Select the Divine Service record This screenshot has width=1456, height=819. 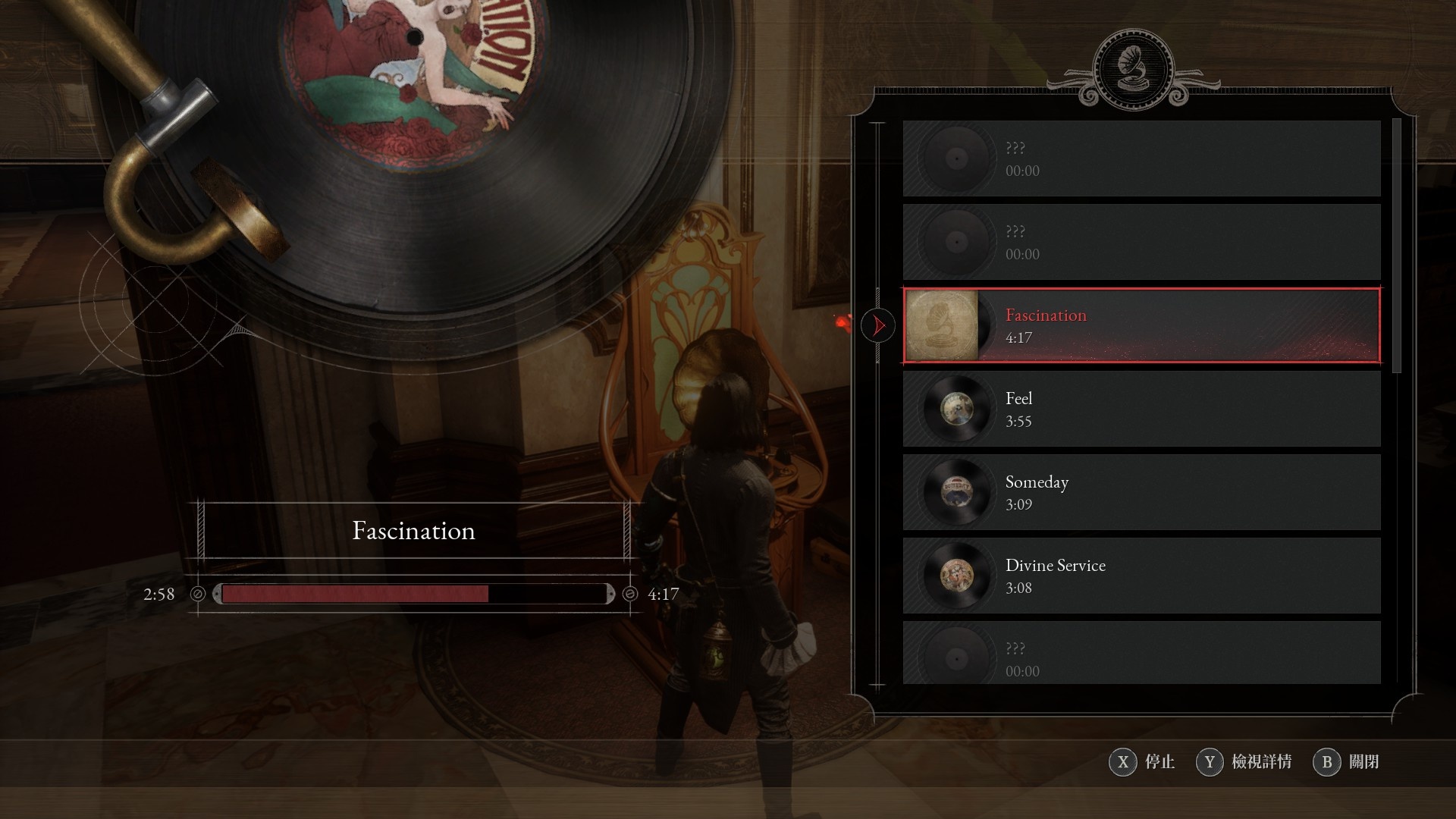1141,576
